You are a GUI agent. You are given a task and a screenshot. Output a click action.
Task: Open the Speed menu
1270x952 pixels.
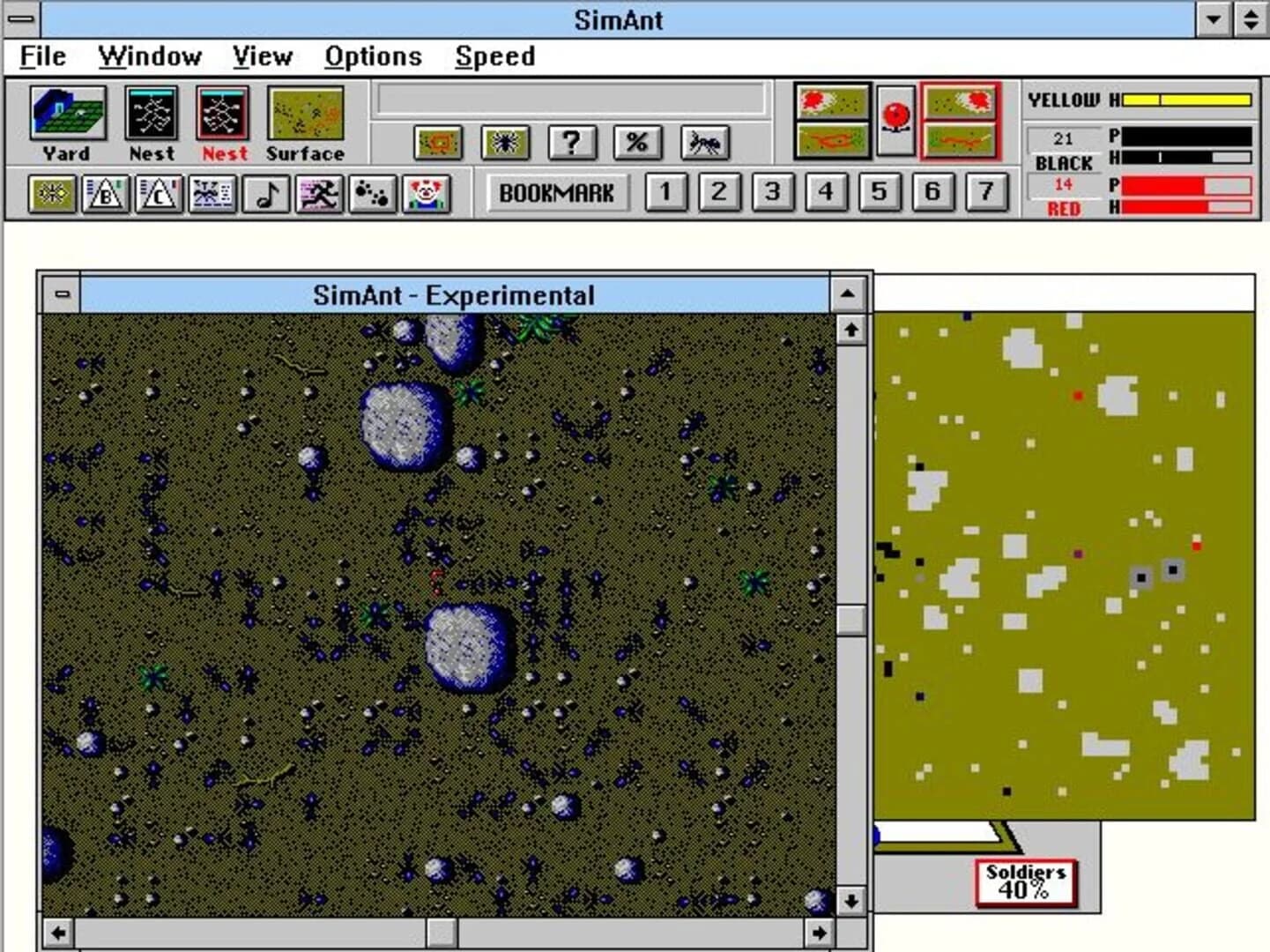(494, 56)
